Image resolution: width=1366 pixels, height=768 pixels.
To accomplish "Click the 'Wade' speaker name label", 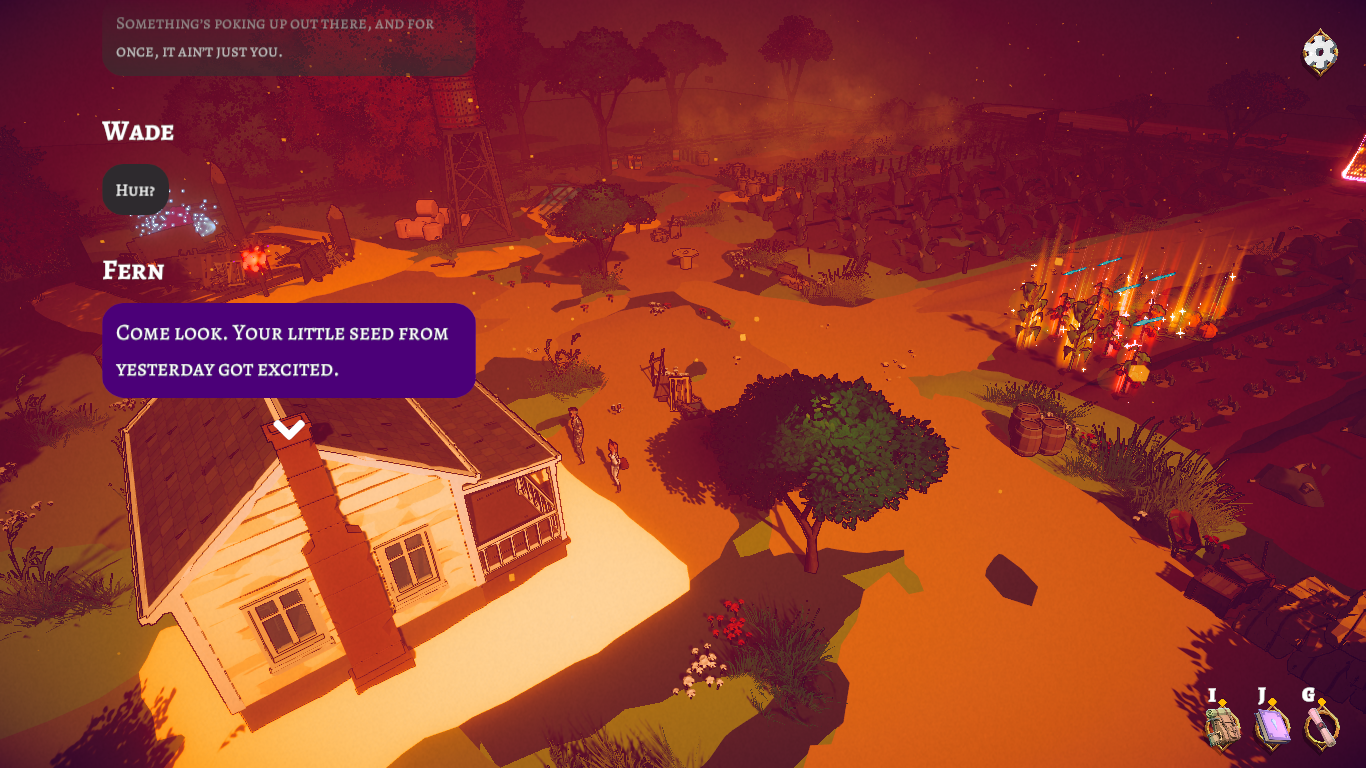I will tap(137, 131).
